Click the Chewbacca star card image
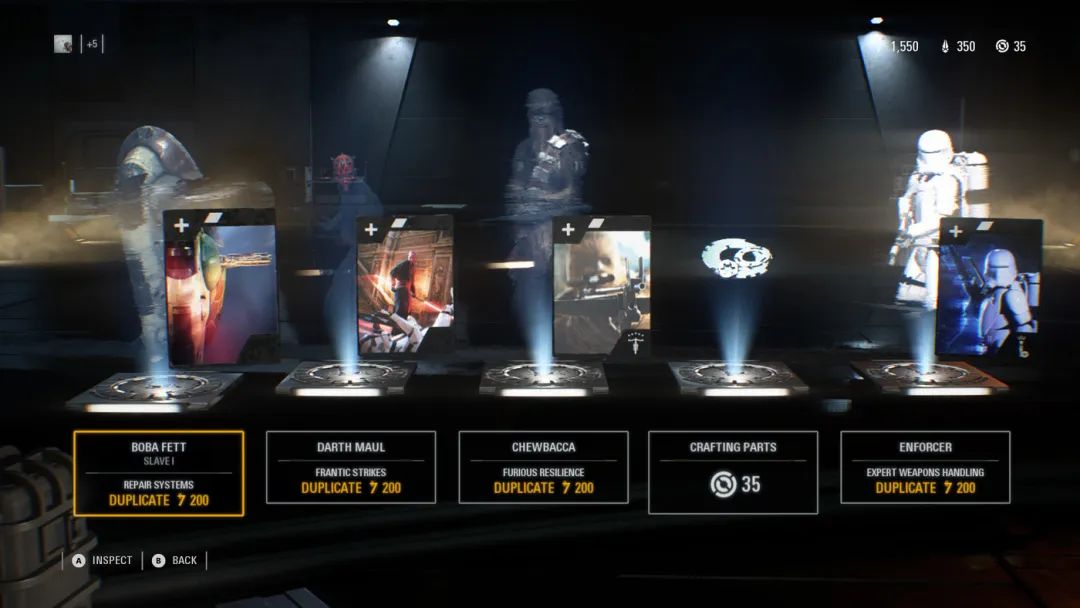This screenshot has width=1080, height=608. point(601,287)
